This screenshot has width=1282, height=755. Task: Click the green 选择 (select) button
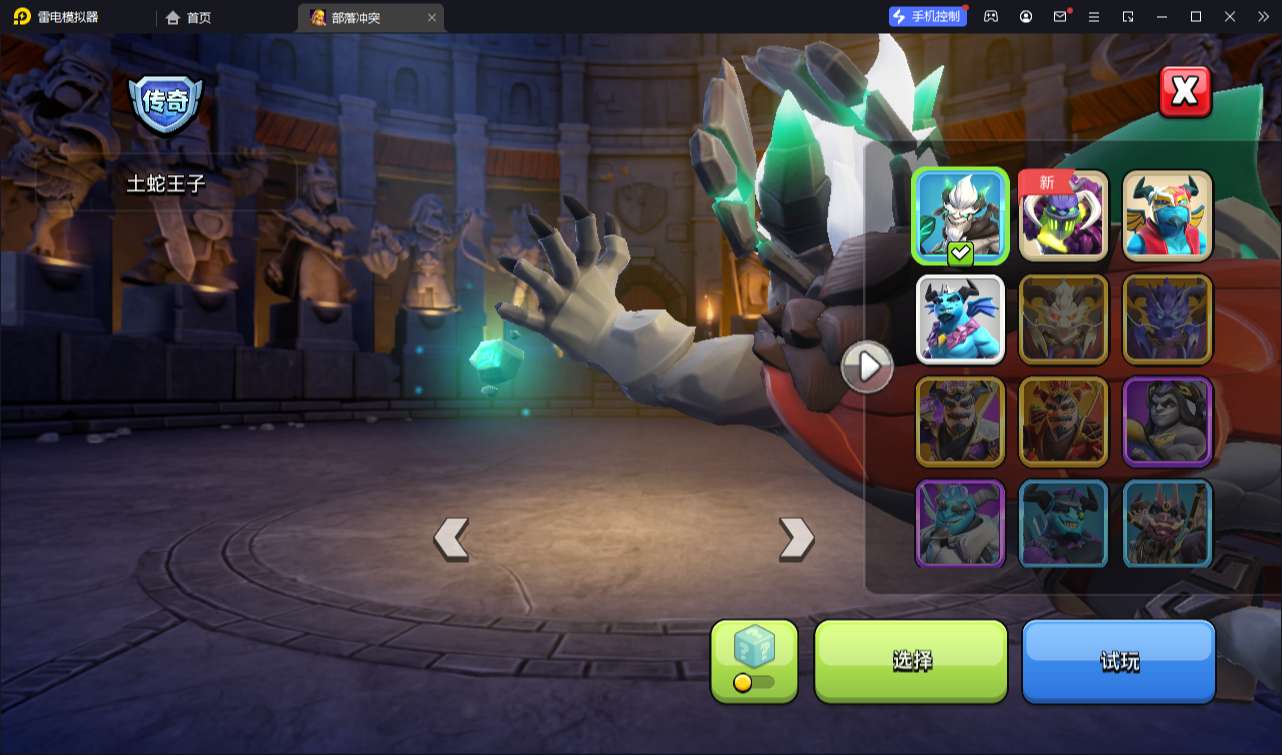point(911,660)
